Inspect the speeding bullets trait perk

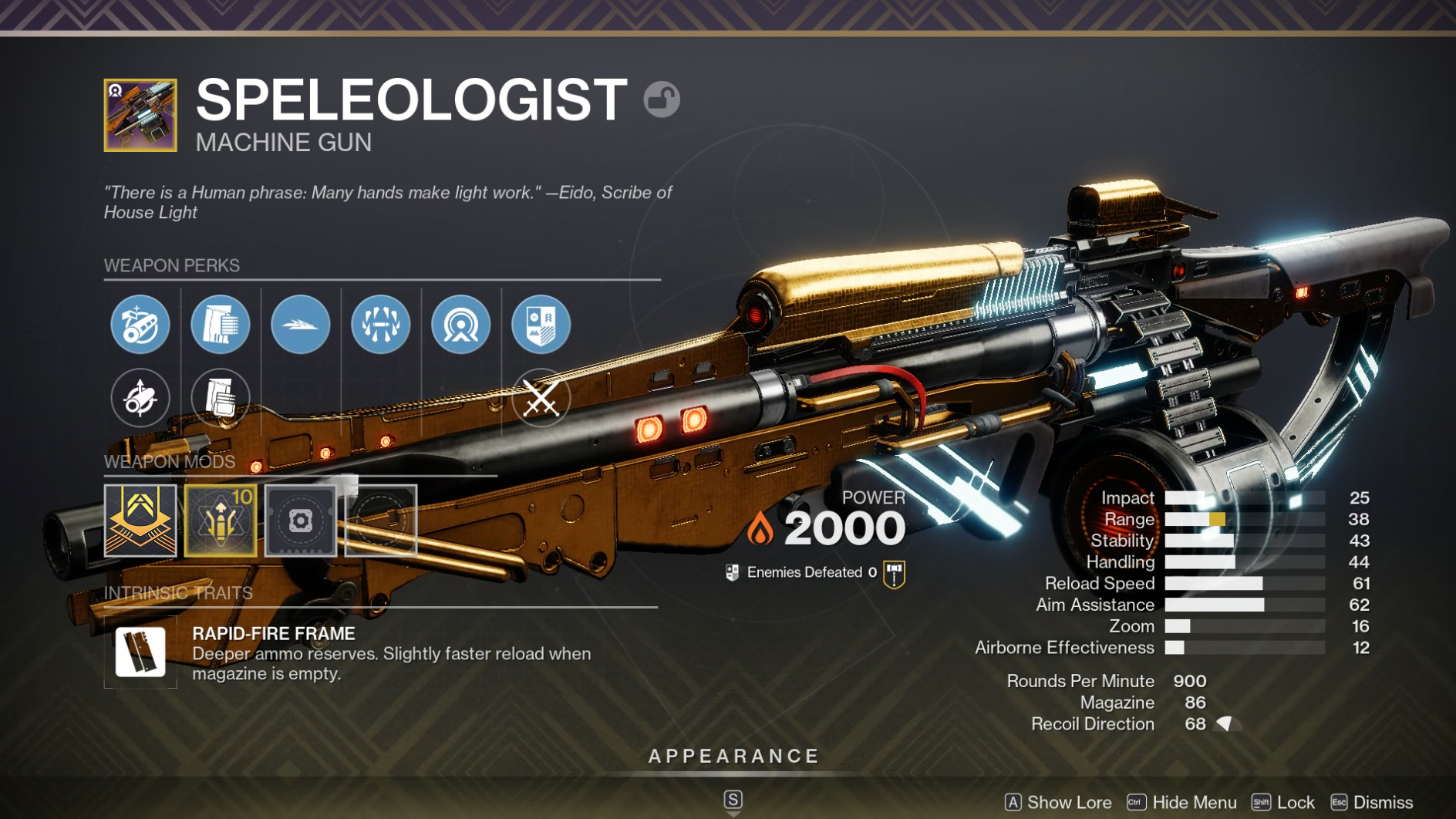[300, 325]
